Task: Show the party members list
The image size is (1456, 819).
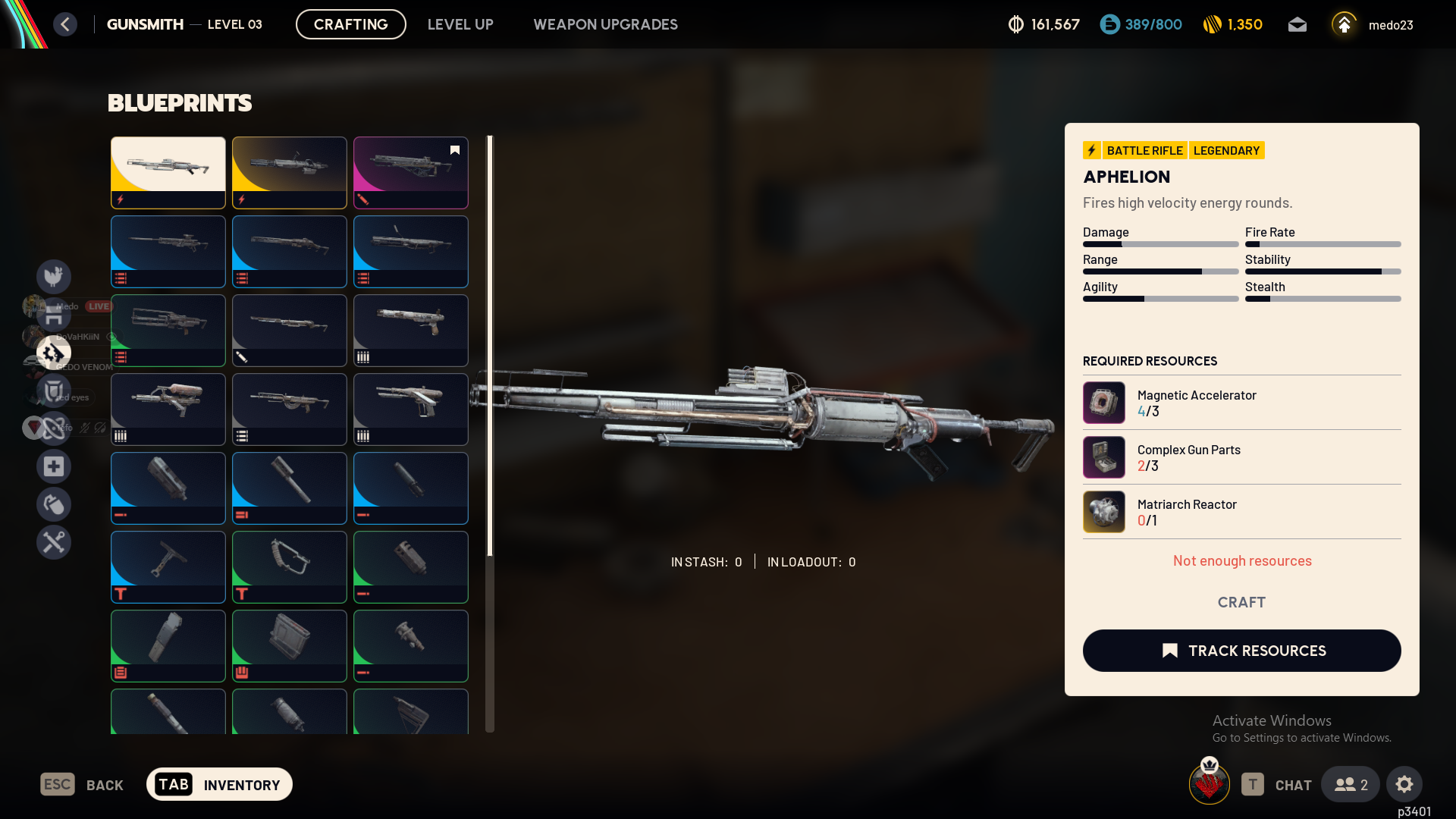Action: point(1351,784)
